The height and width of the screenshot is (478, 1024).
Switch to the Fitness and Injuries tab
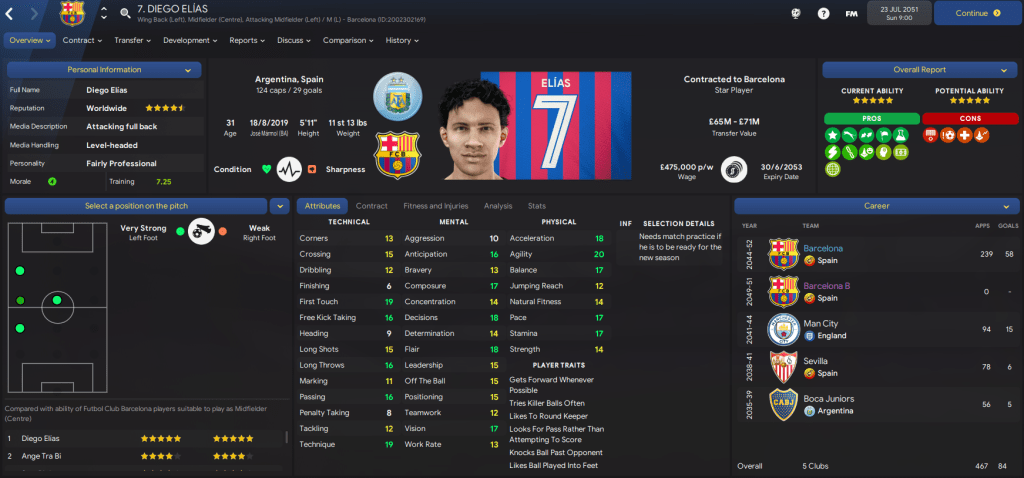[x=435, y=205]
